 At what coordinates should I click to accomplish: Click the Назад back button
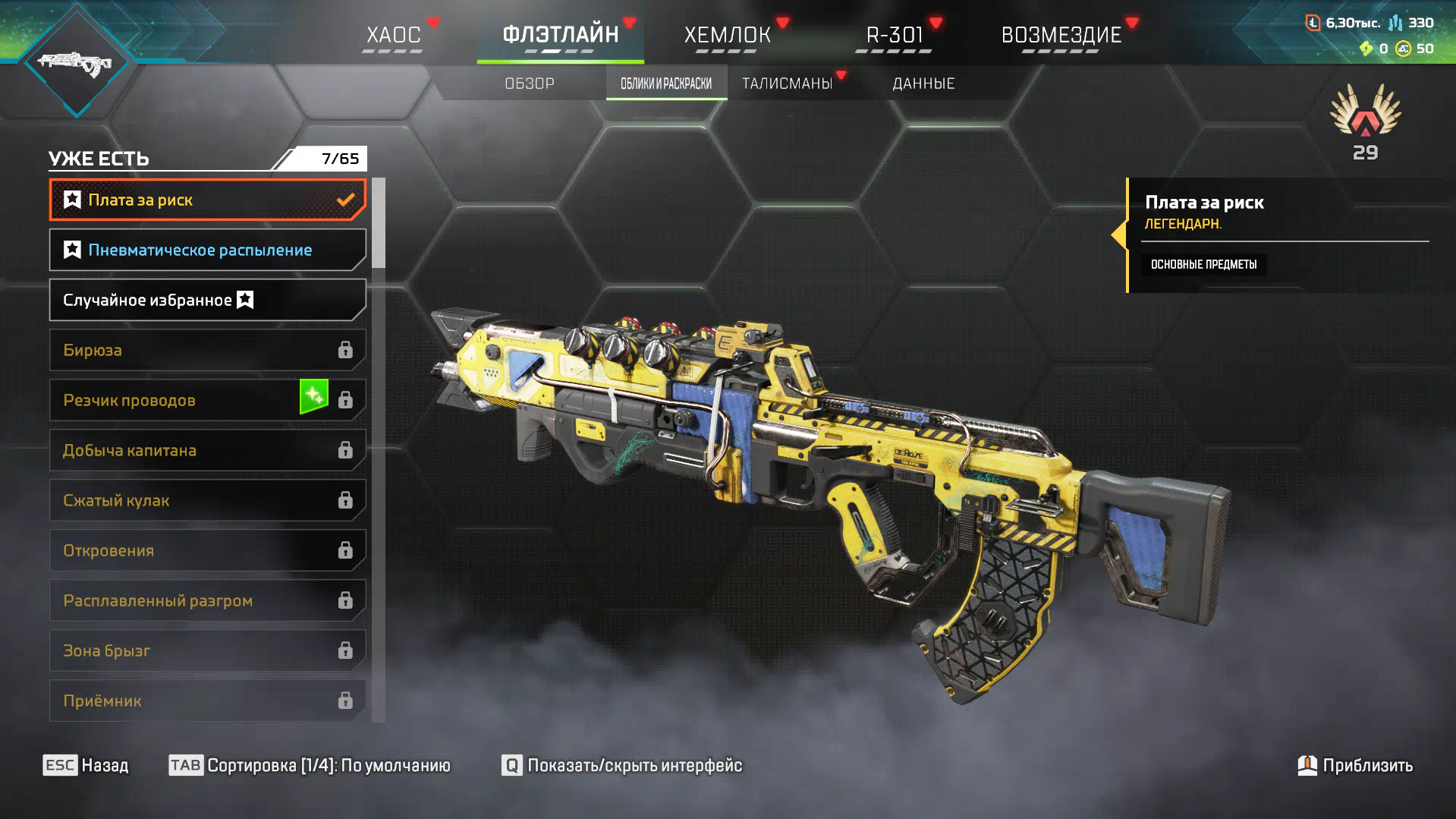tap(86, 765)
